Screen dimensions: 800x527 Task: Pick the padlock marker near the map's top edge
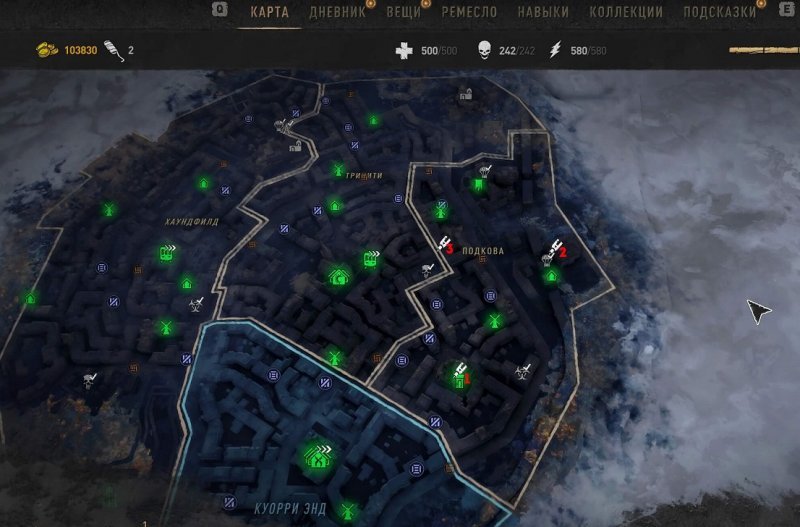465,95
